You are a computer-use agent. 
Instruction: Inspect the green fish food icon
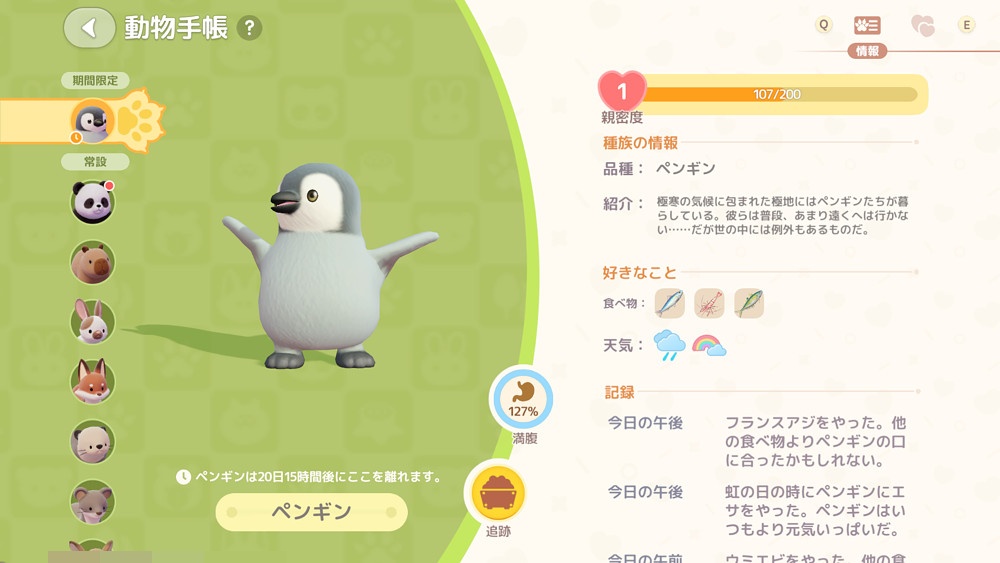tap(749, 303)
